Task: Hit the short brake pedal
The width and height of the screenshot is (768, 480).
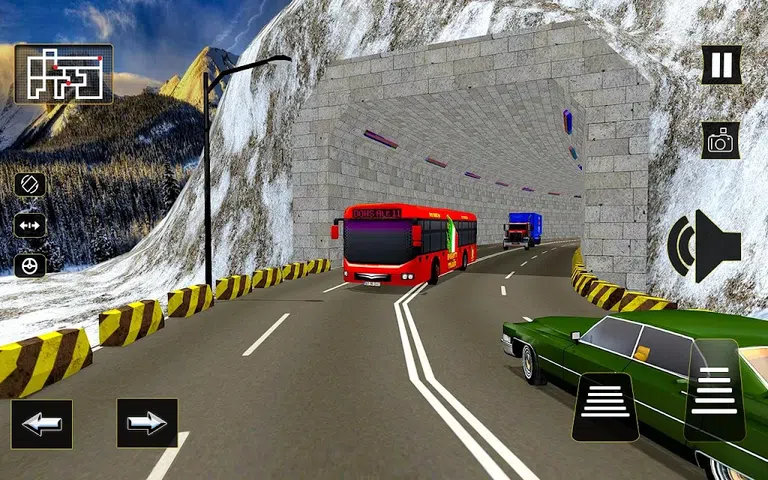Action: click(606, 406)
